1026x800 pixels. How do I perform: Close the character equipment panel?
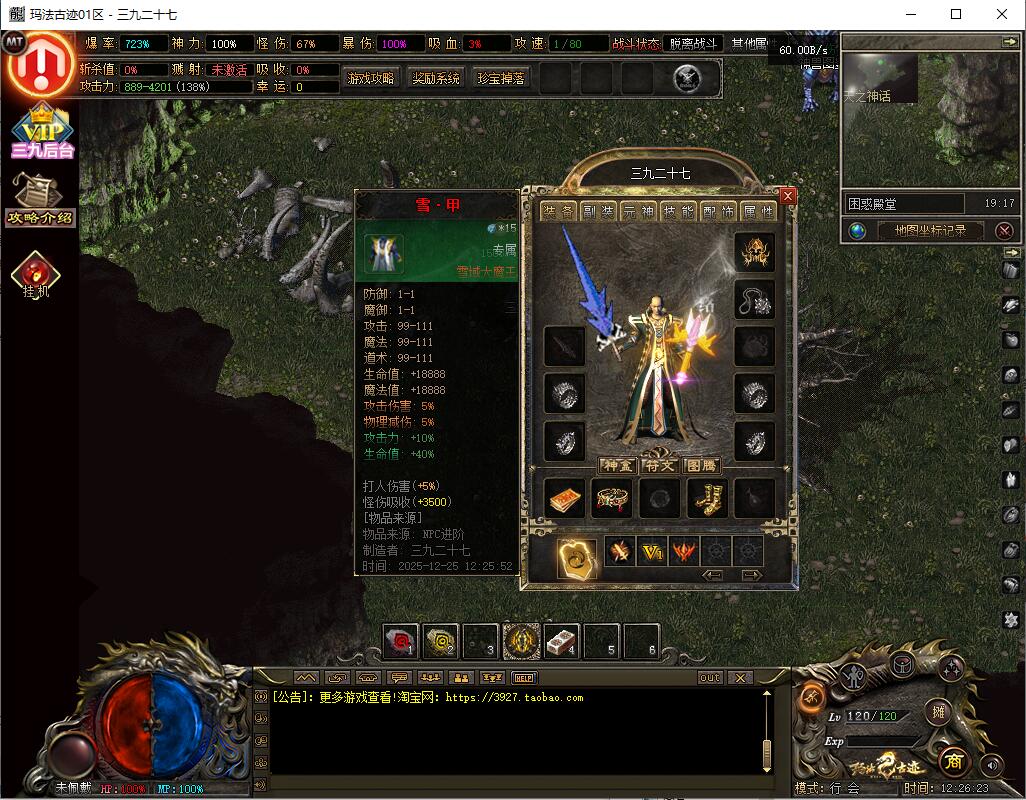(788, 197)
